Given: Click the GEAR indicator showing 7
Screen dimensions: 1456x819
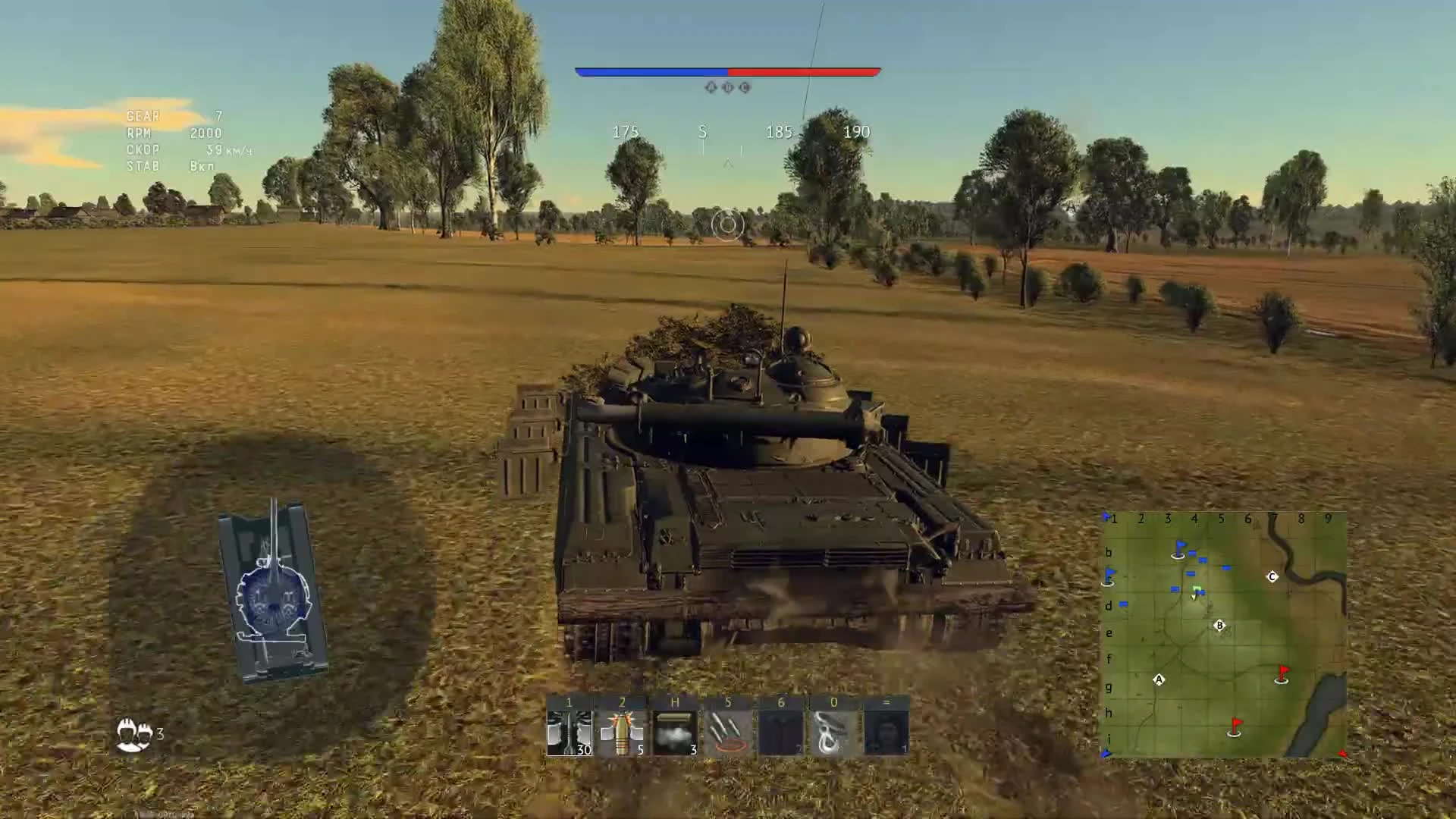Looking at the screenshot, I should click(171, 115).
